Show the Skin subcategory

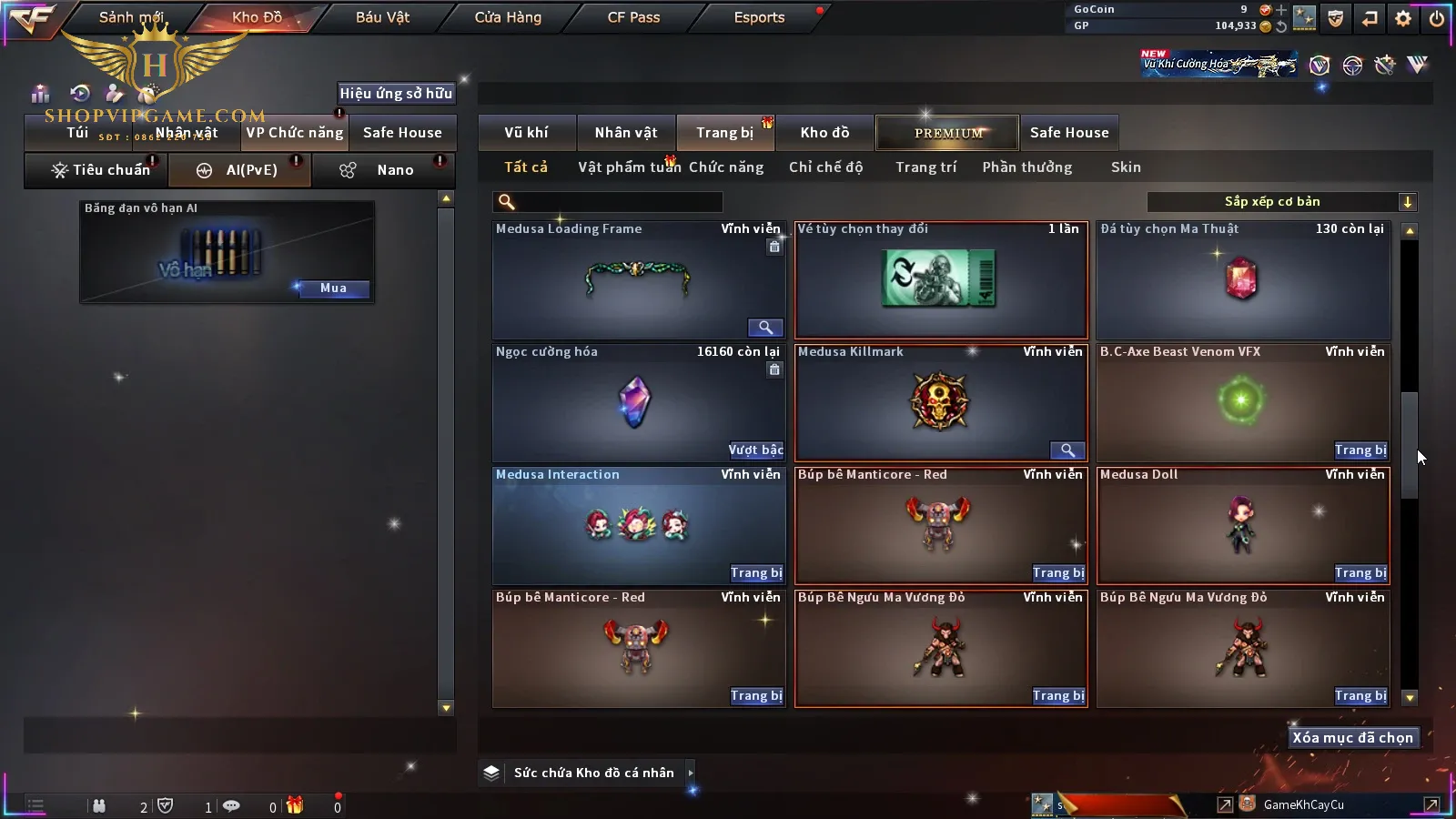1126,167
